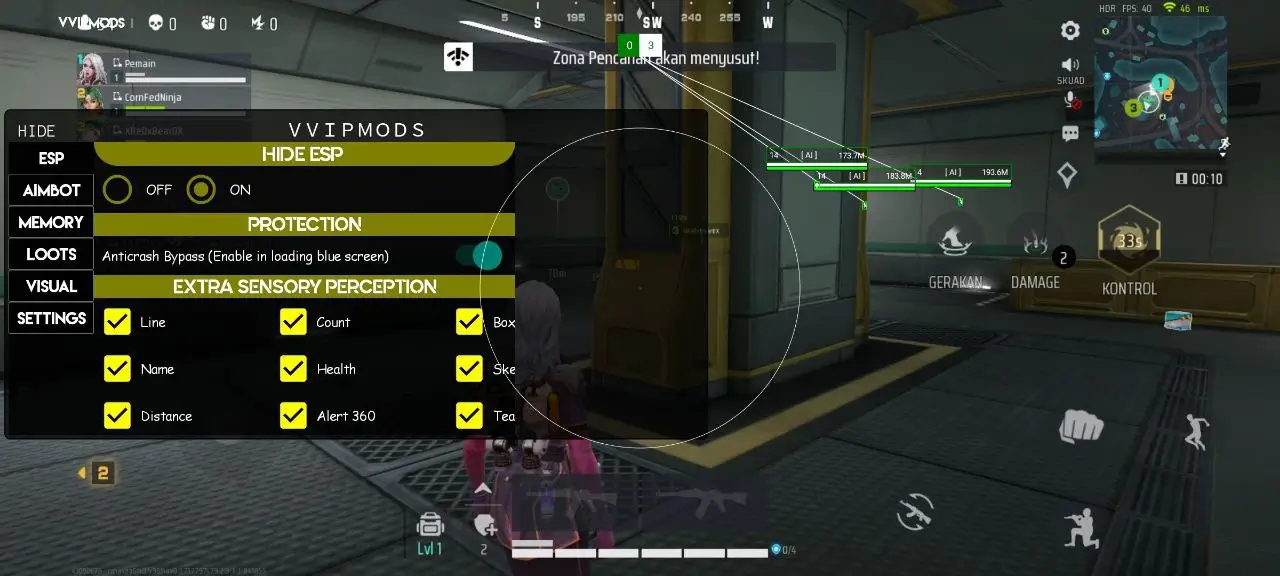The image size is (1280, 576).
Task: Select the OFF radio option for Hide ESP
Action: 118,189
